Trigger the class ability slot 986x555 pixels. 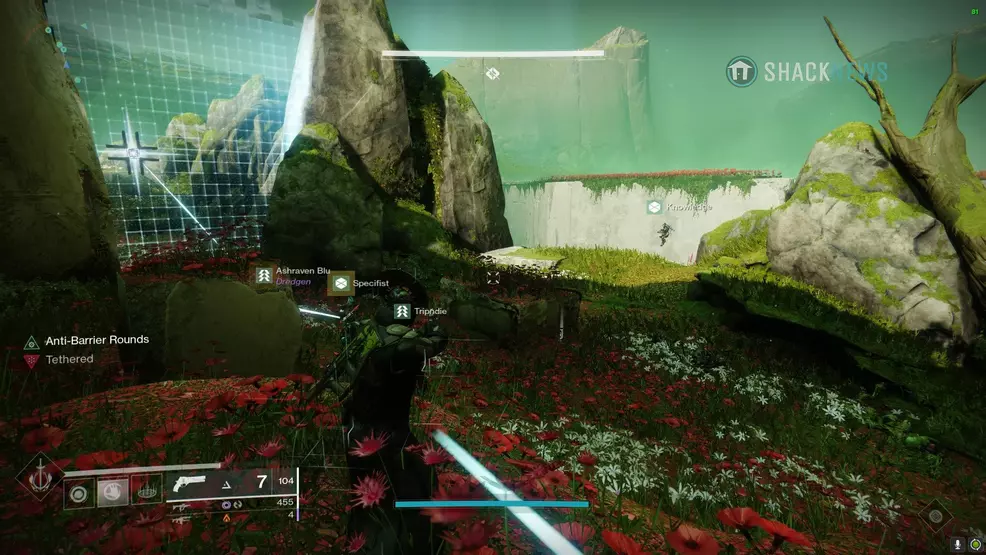[146, 492]
